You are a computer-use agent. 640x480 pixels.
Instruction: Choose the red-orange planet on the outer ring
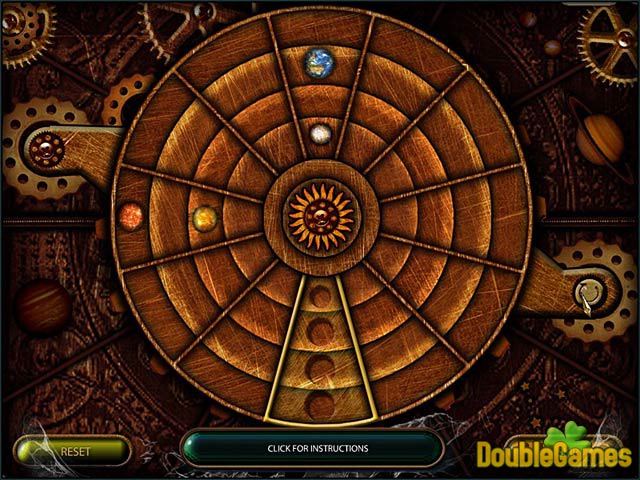tap(131, 215)
